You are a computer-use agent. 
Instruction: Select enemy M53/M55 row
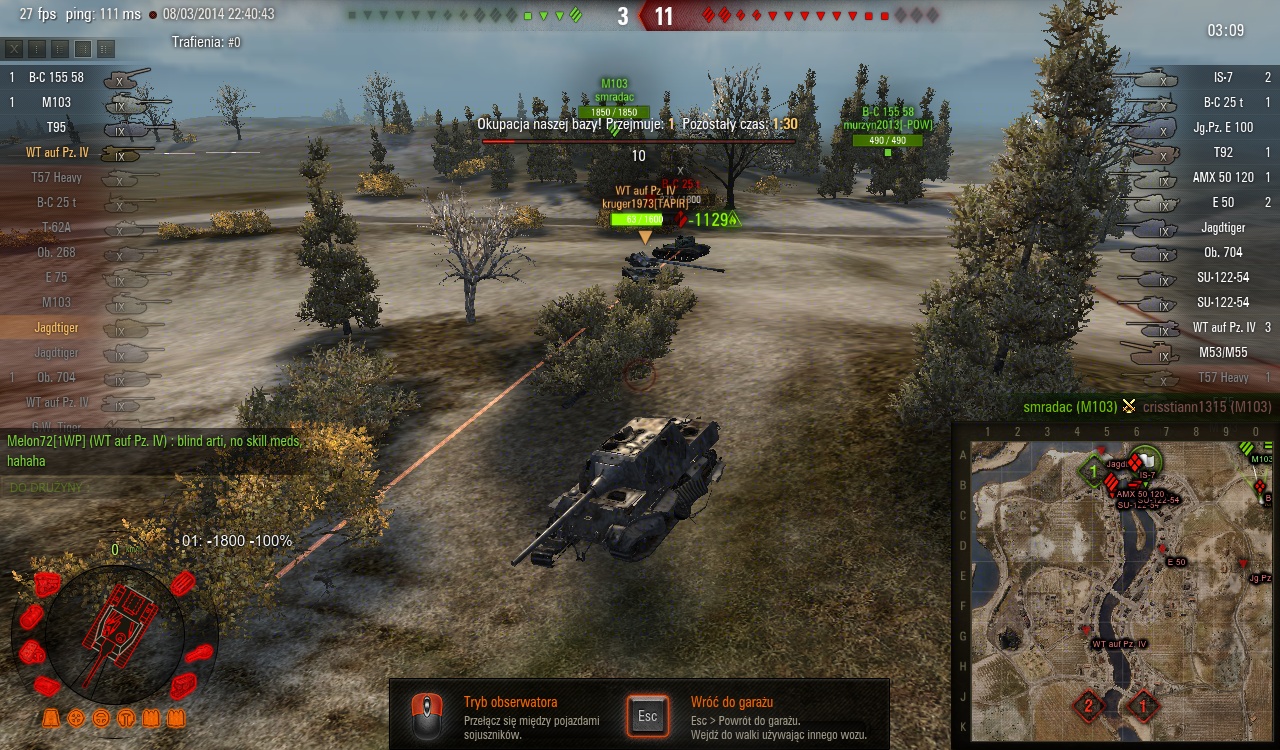(x=1222, y=352)
